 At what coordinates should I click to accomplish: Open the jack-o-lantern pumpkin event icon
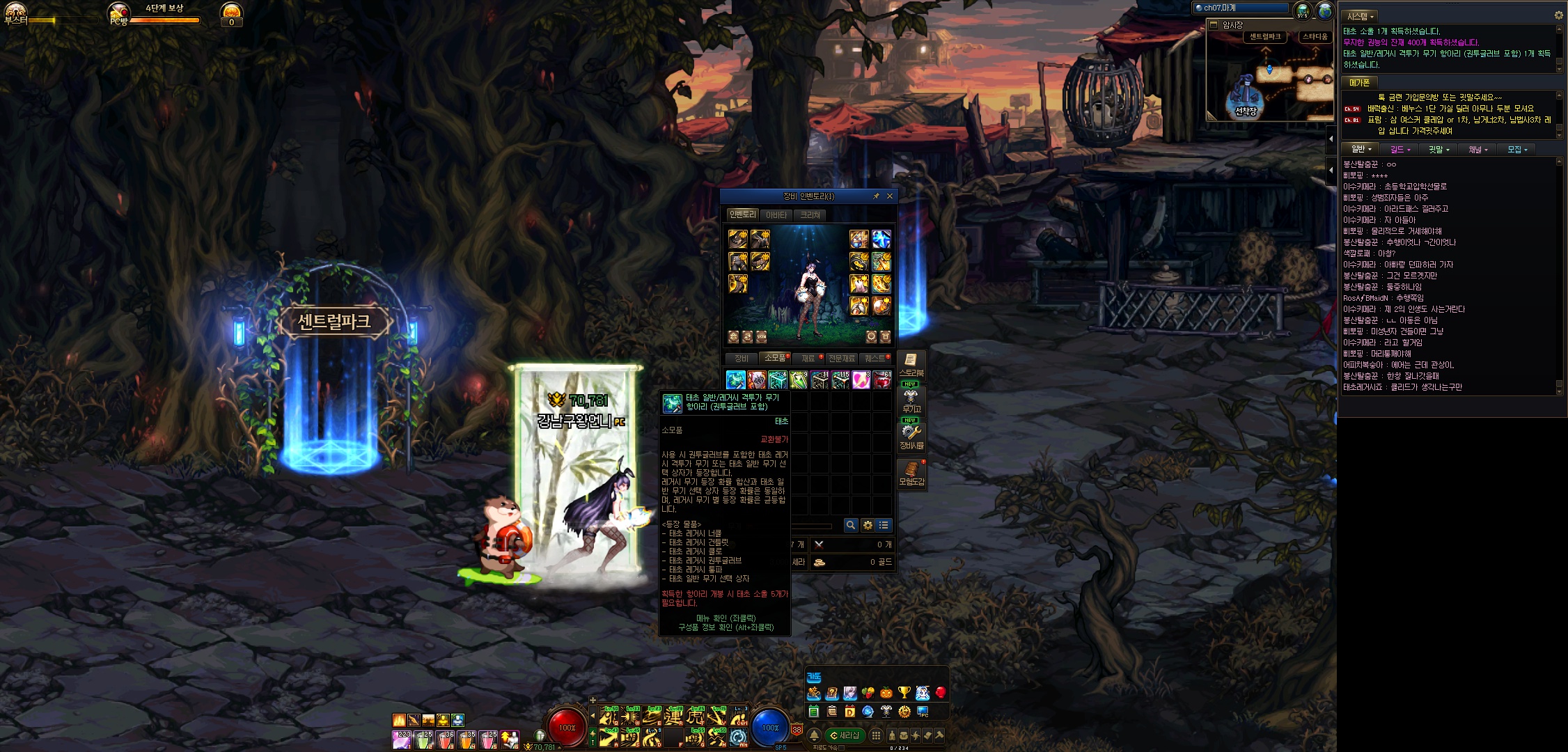tap(886, 693)
